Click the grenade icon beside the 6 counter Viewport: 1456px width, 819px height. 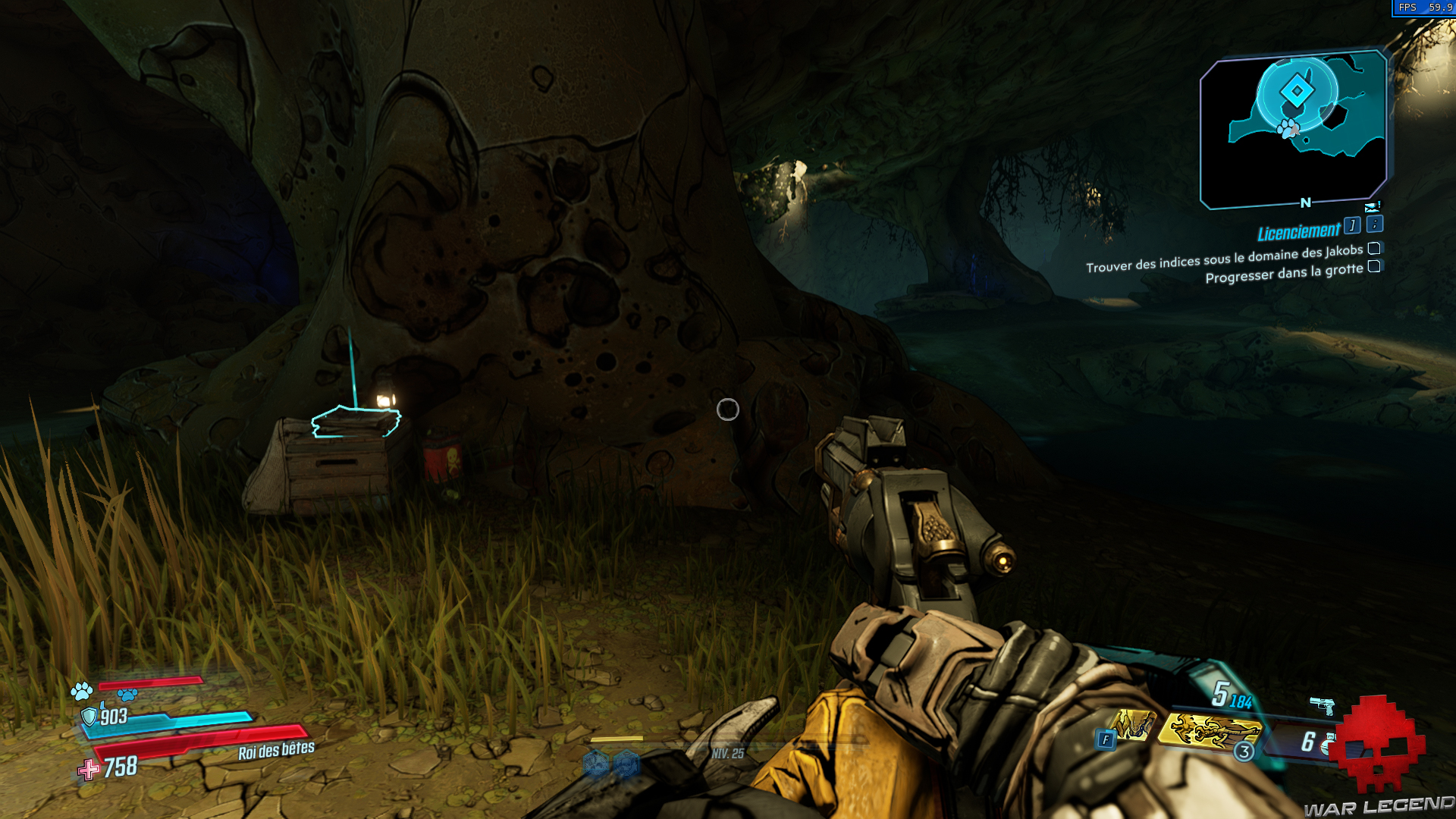point(1327,743)
